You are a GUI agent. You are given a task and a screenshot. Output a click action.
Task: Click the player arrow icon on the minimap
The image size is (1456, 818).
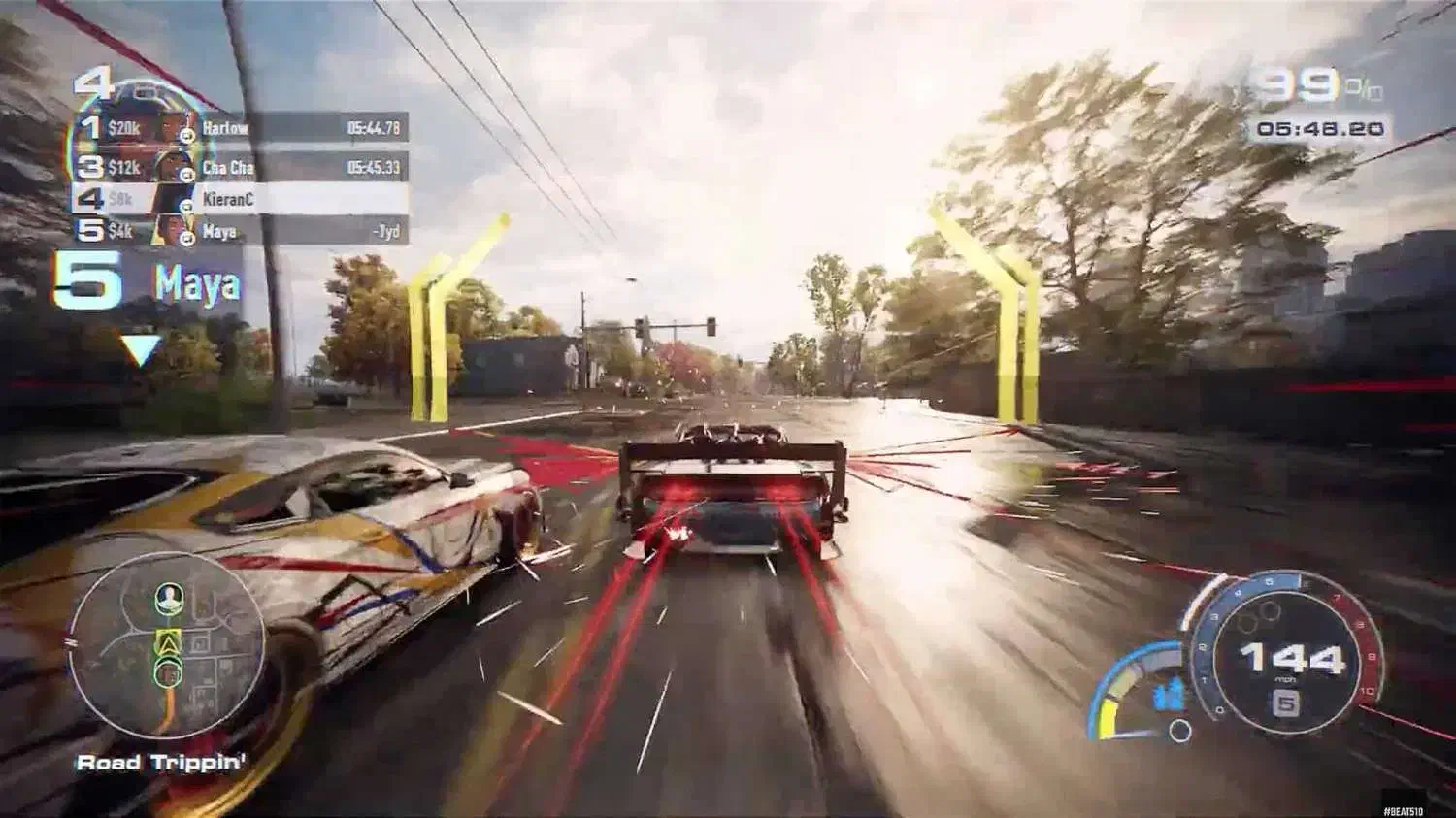coord(168,640)
